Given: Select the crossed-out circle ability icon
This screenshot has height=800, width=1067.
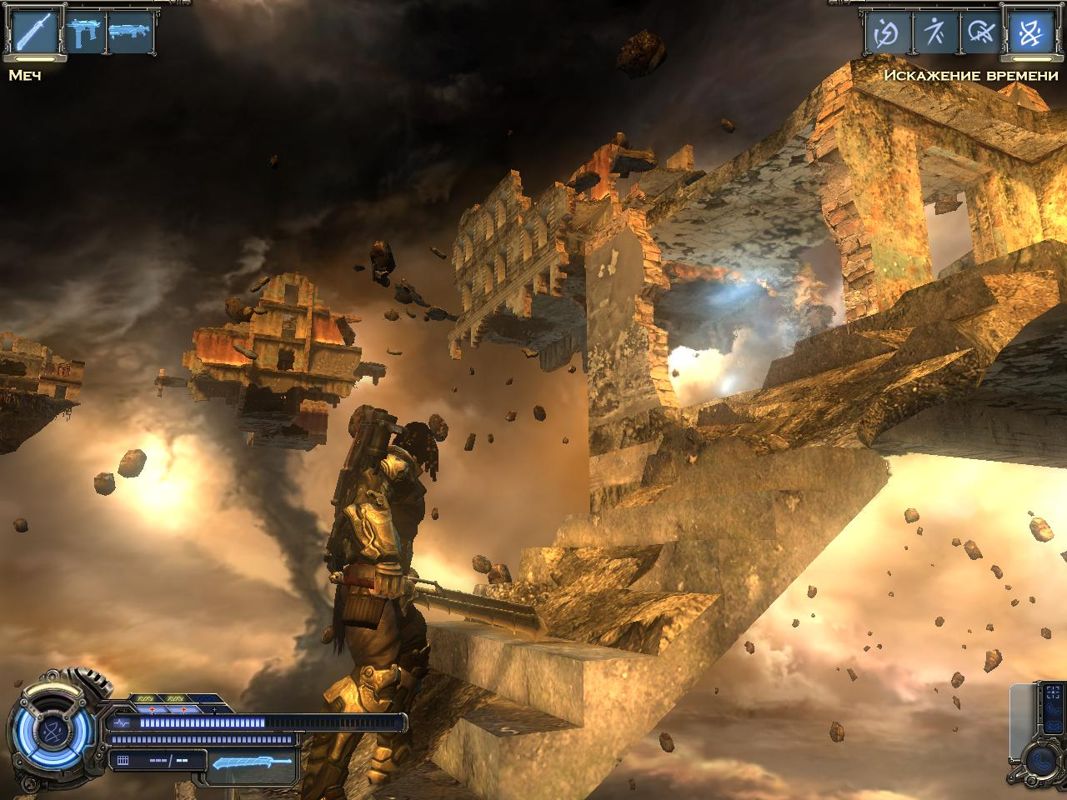Looking at the screenshot, I should click(982, 33).
